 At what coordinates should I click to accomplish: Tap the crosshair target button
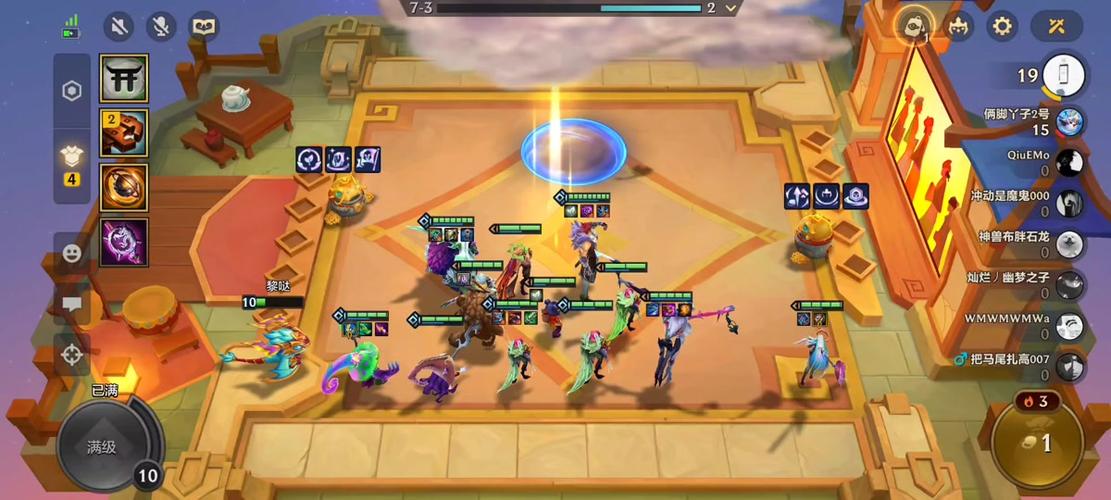[72, 354]
